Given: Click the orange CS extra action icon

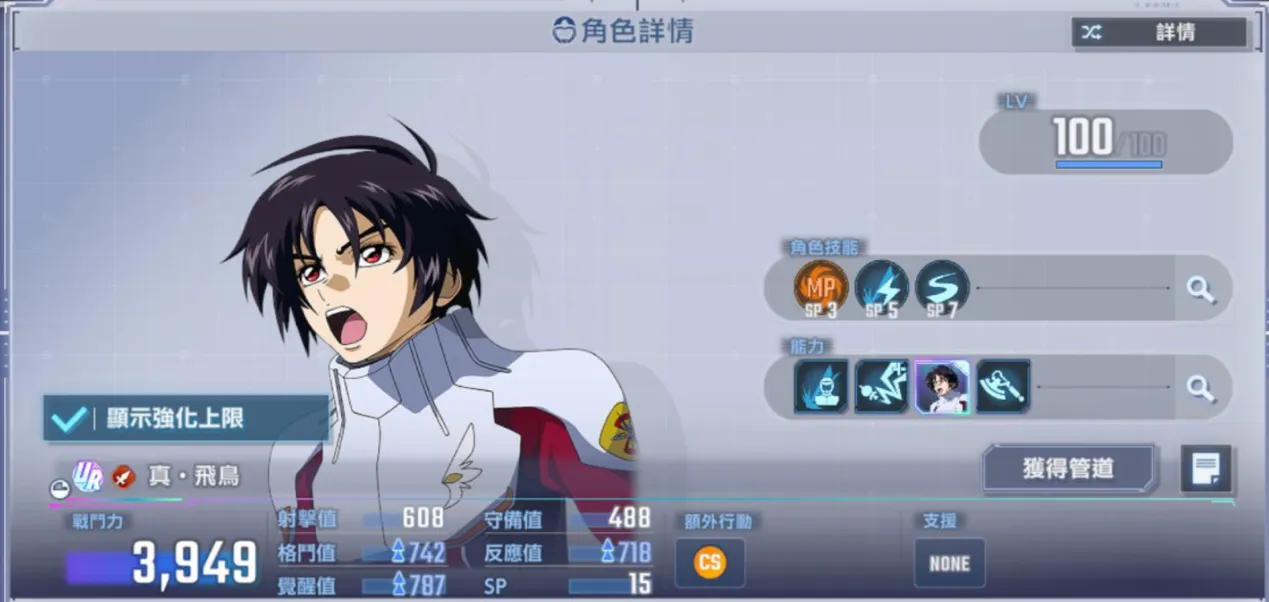Looking at the screenshot, I should [710, 563].
